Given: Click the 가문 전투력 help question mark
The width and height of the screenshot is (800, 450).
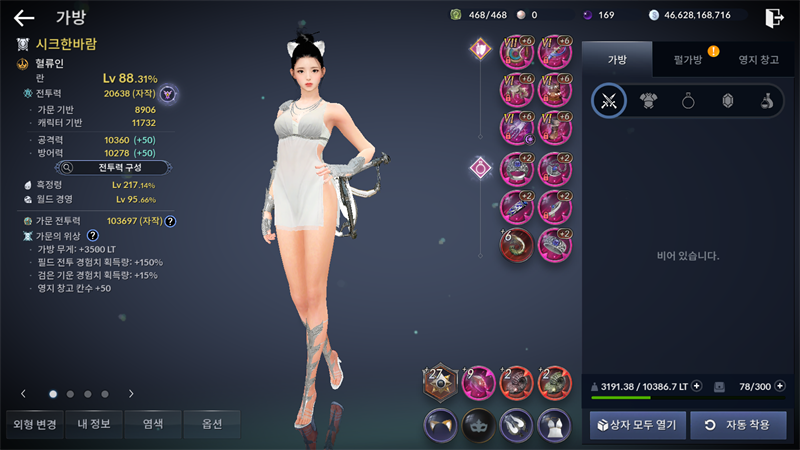Looking at the screenshot, I should pyautogui.click(x=171, y=221).
